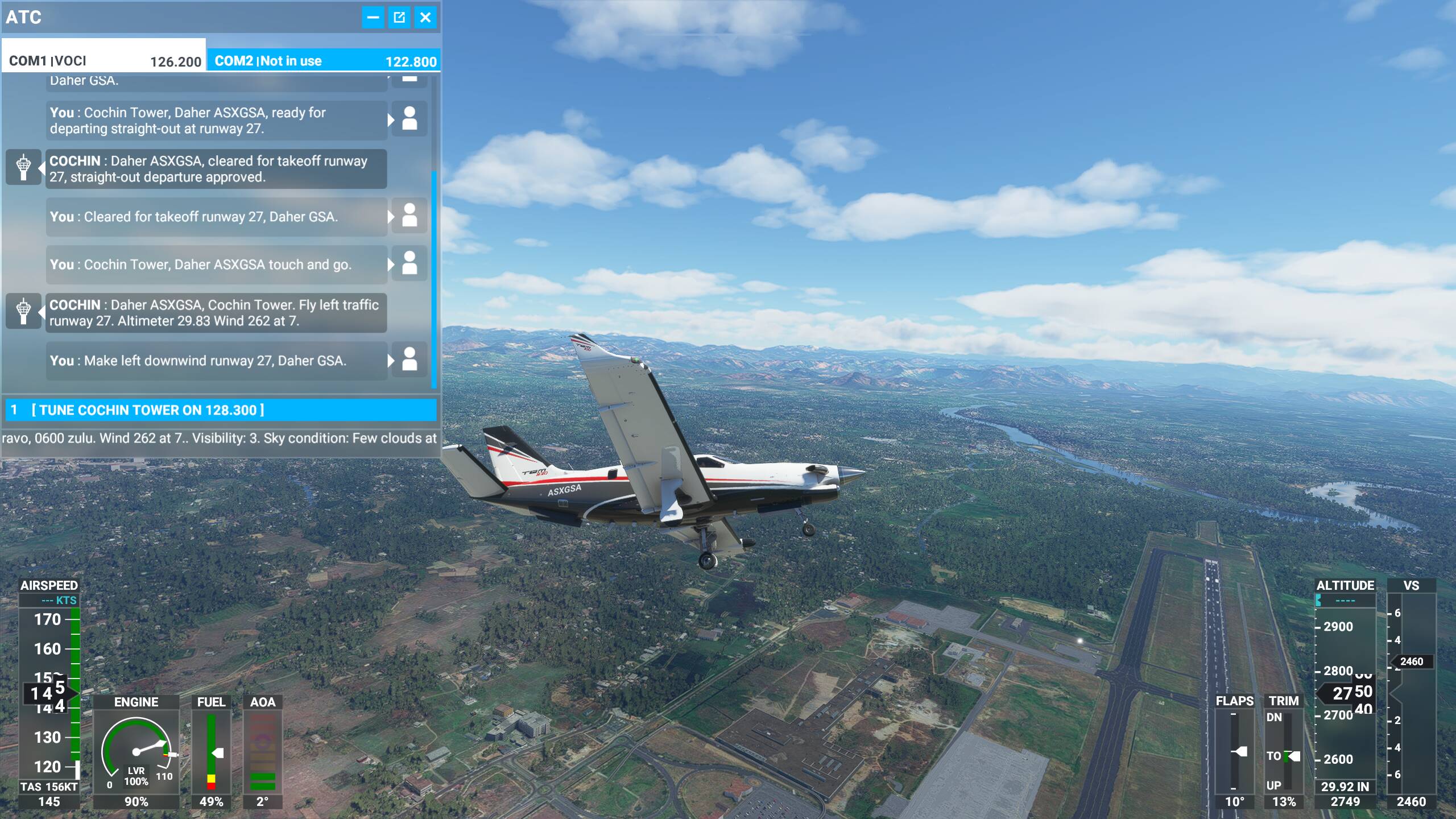Viewport: 1456px width, 819px height.
Task: Select the 'Cleared for takeoff runway 27' reply
Action: point(216,217)
